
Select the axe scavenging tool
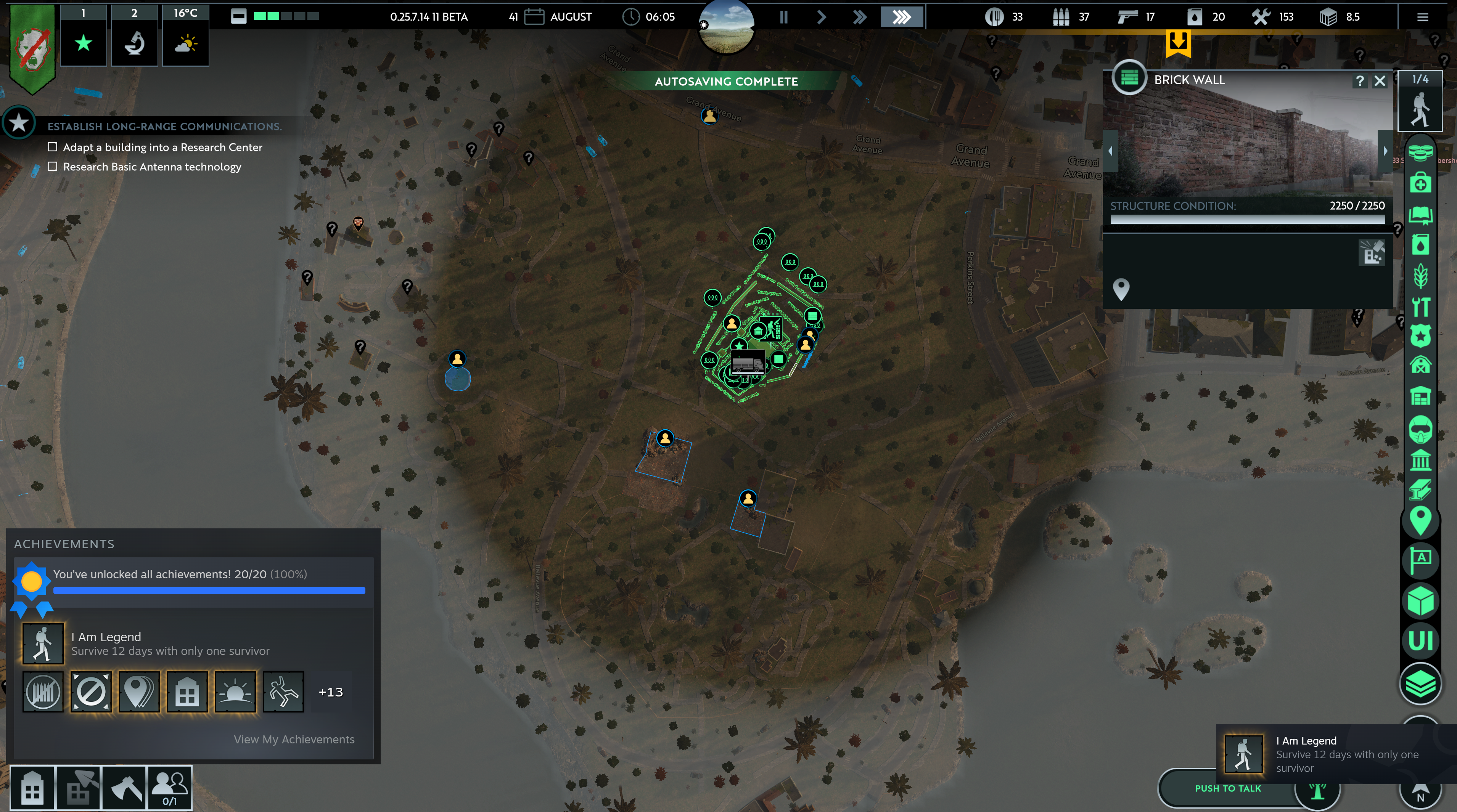[x=124, y=788]
